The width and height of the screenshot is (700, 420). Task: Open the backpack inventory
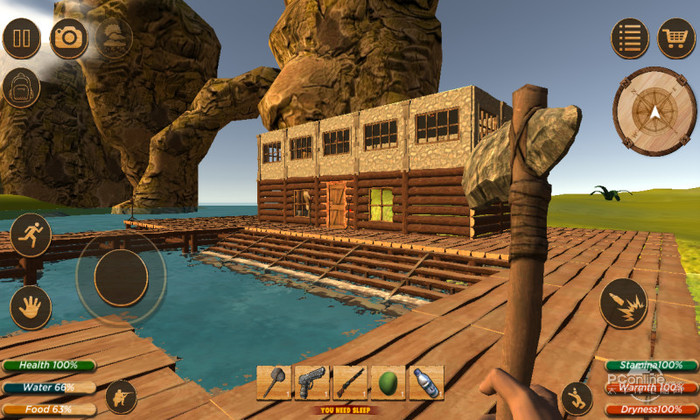pyautogui.click(x=21, y=87)
